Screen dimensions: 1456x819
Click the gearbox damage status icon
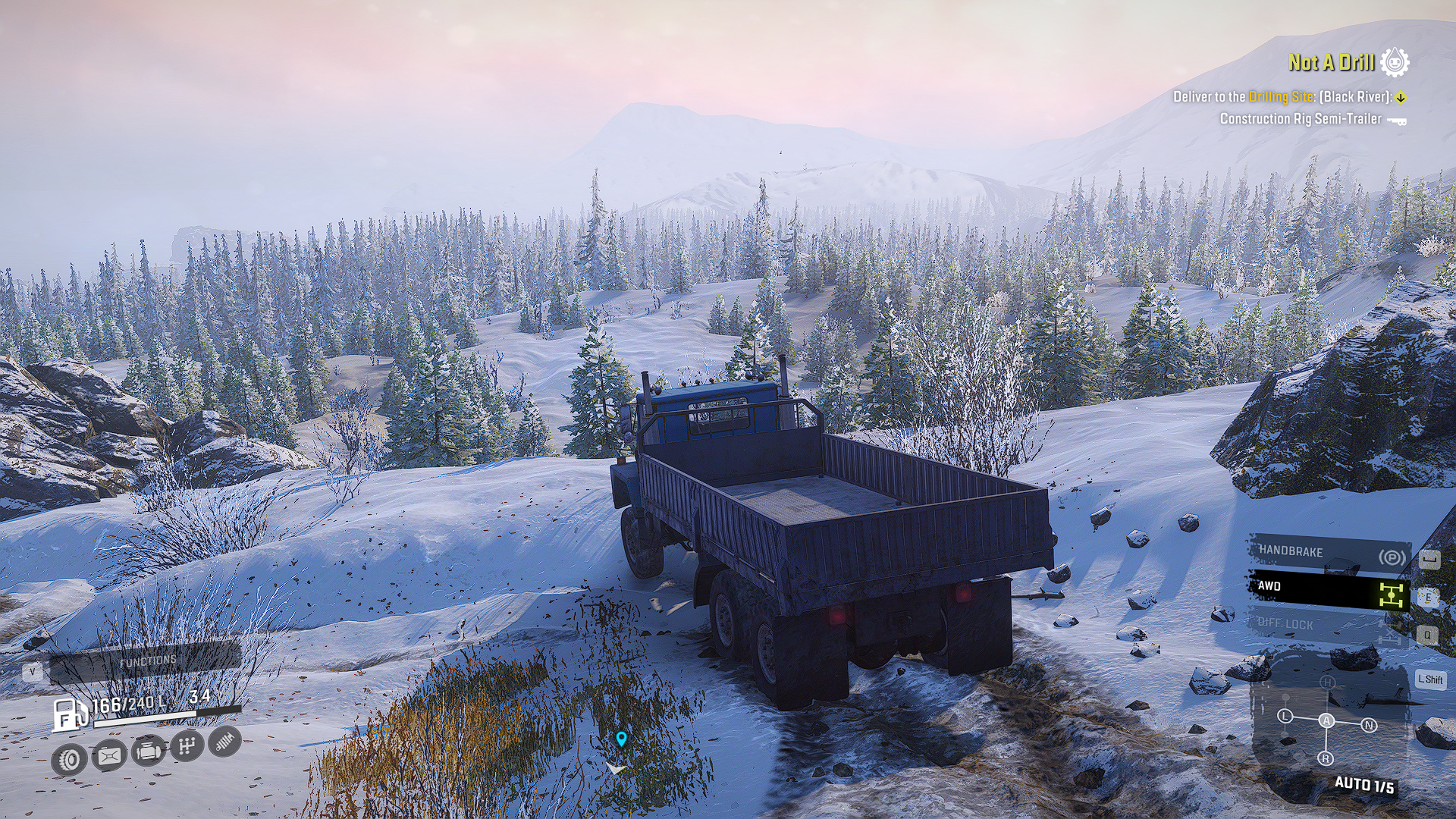(187, 746)
